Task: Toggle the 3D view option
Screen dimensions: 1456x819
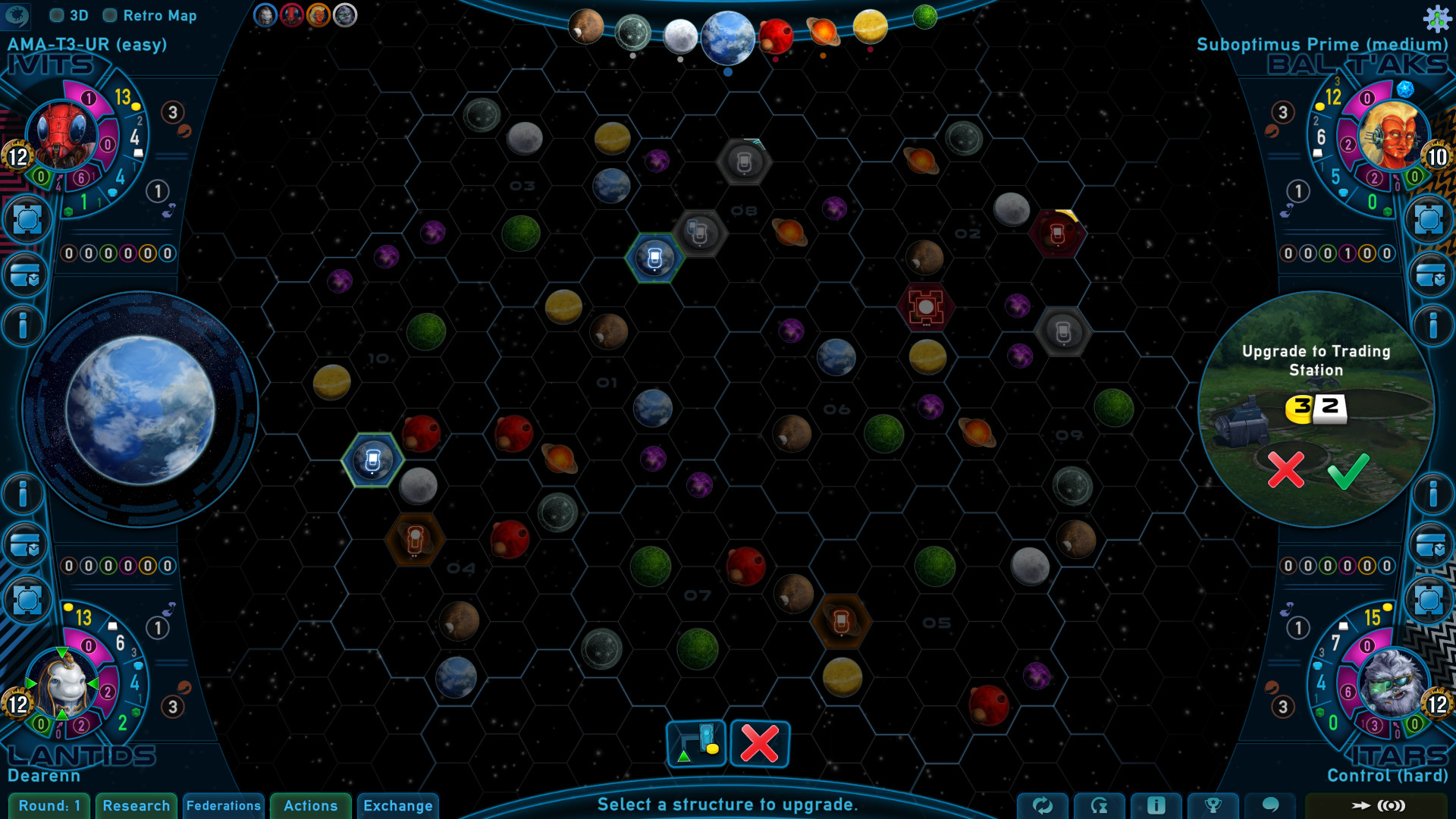Action: click(x=55, y=15)
